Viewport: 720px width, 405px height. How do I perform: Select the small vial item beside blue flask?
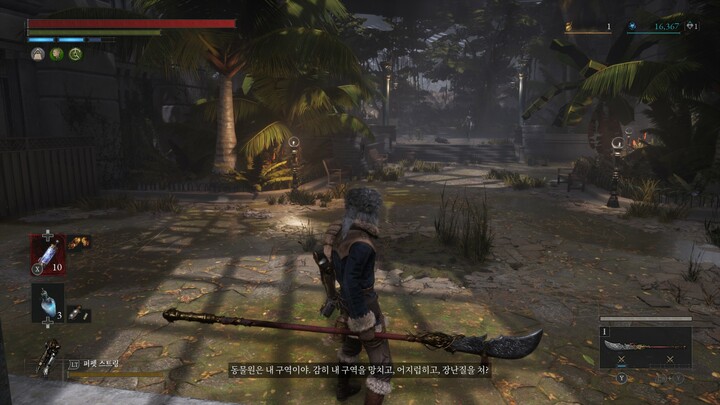(x=78, y=314)
